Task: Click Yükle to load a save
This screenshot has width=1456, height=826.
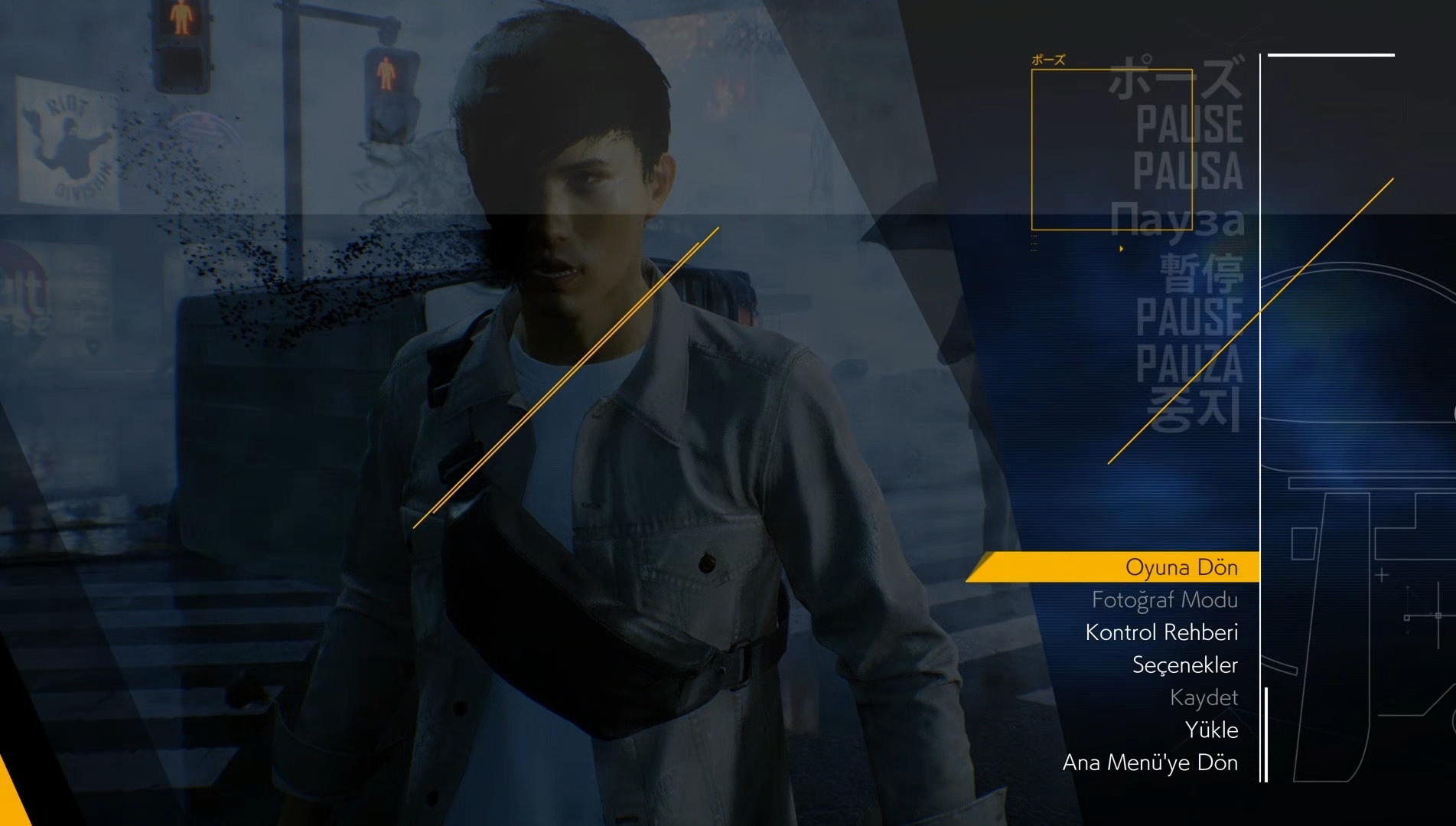Action: click(x=1211, y=730)
